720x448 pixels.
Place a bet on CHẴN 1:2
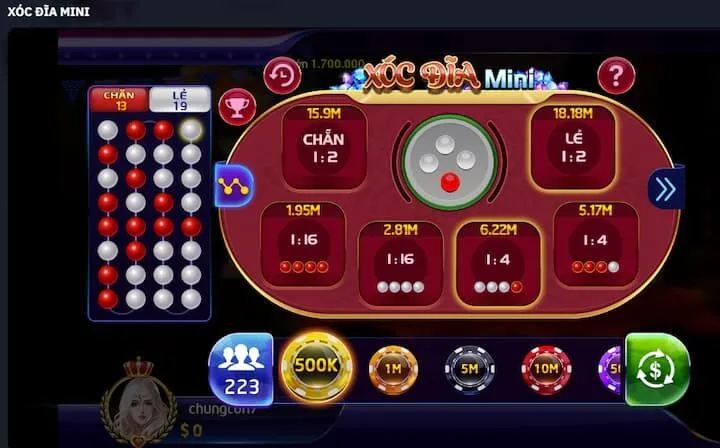point(323,147)
